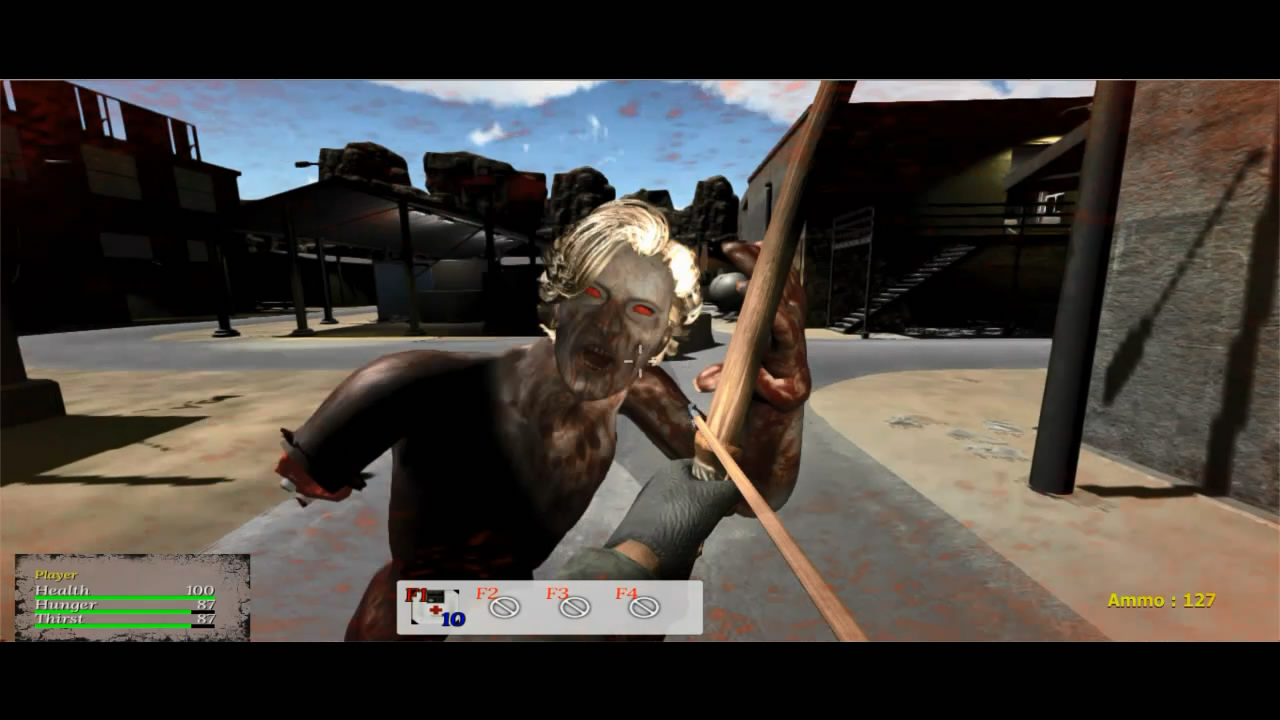Click the empty F4 slot icon
Screen dimensions: 1280x720
(x=643, y=608)
